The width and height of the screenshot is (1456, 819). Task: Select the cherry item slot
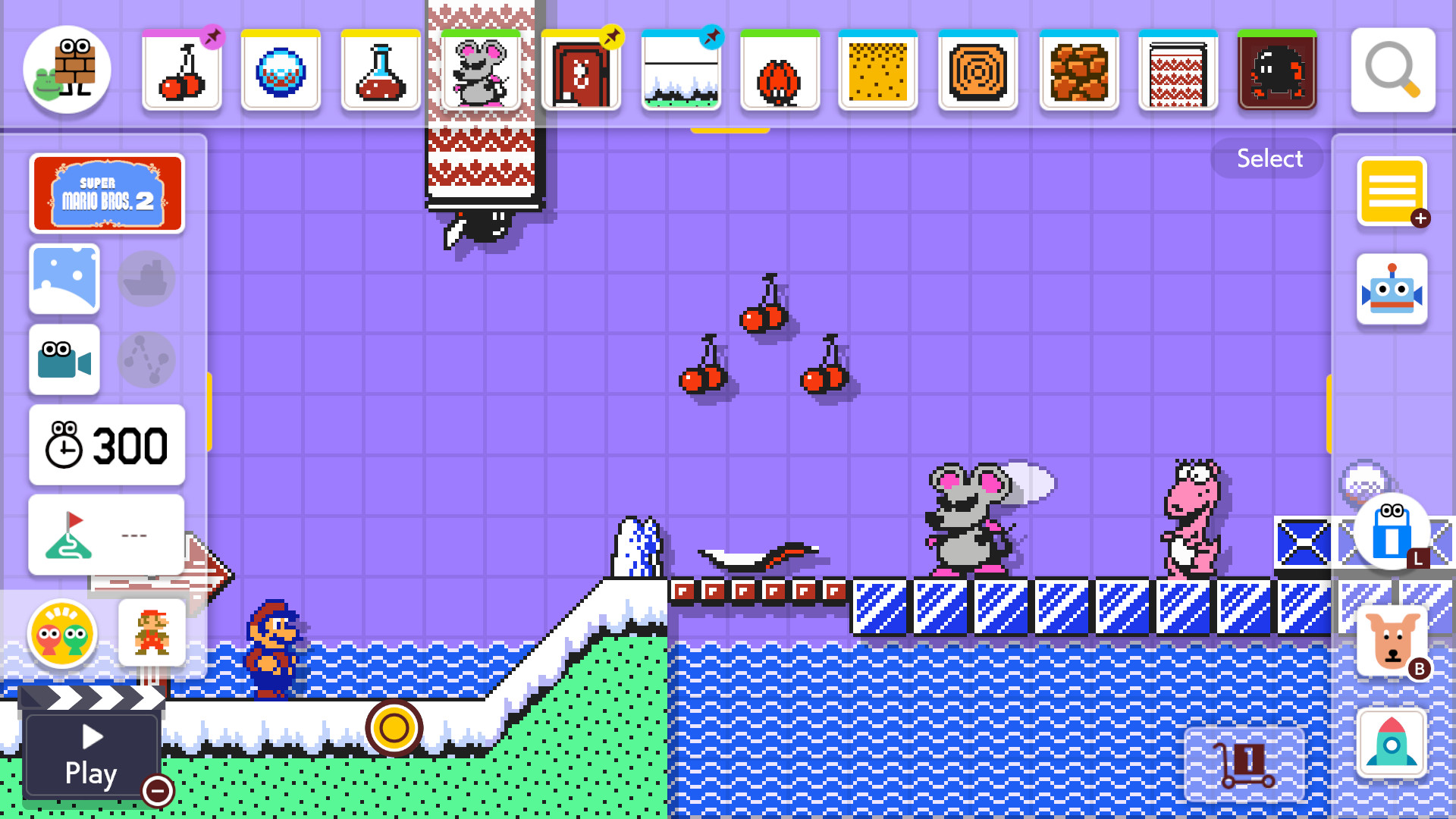182,71
